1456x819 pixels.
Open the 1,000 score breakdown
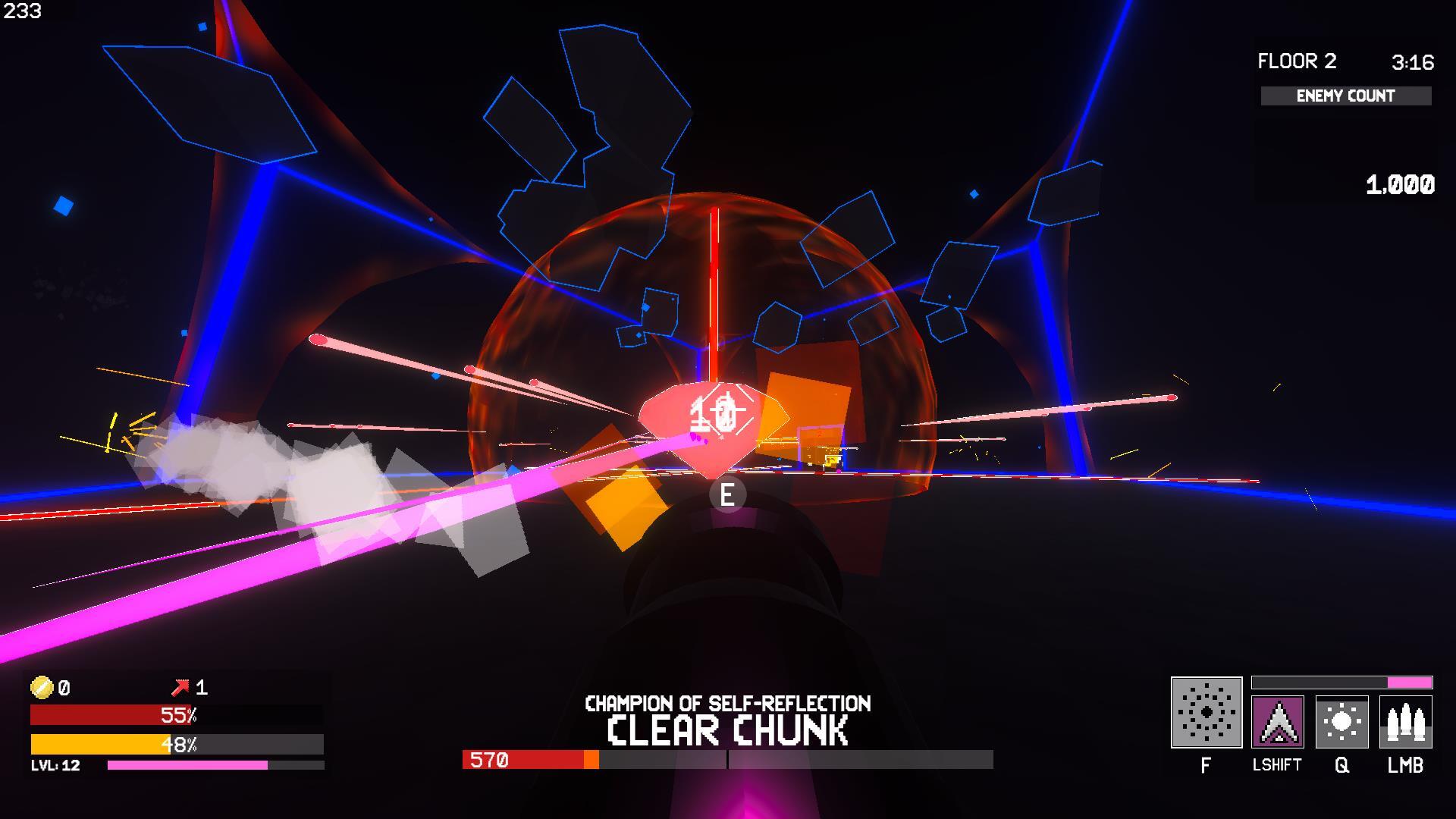click(1399, 184)
